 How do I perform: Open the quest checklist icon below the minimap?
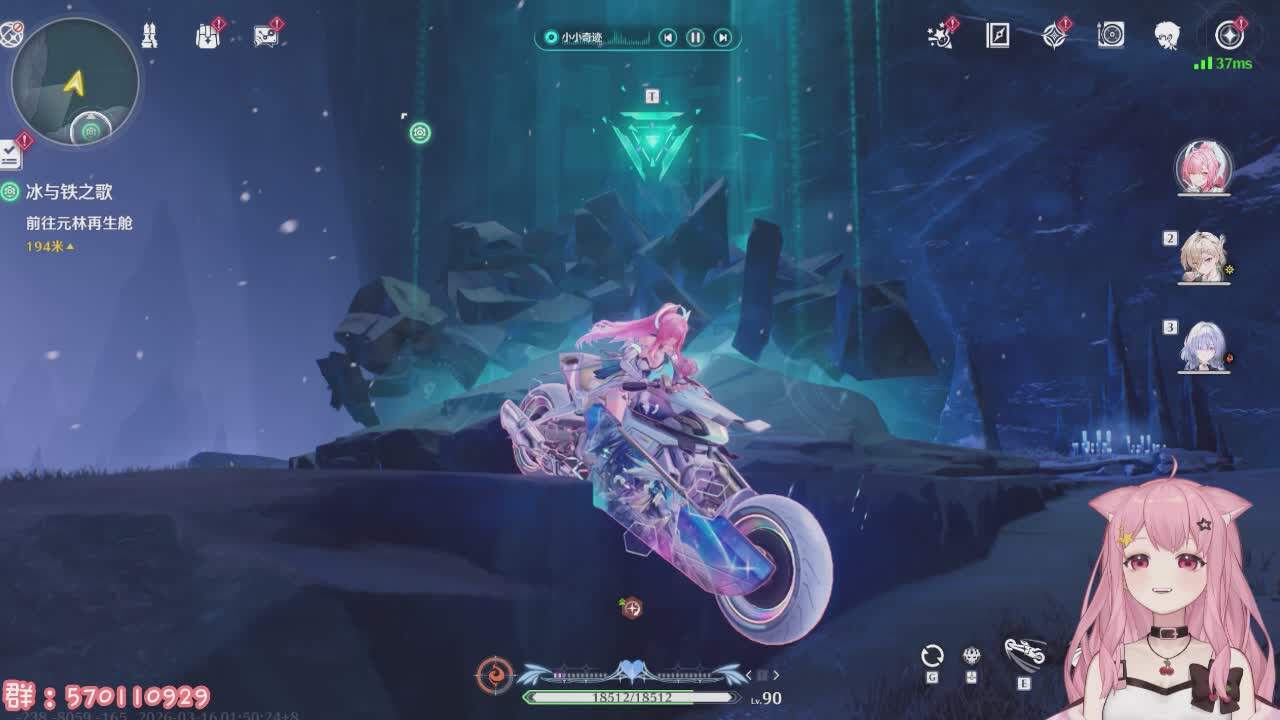tap(10, 154)
